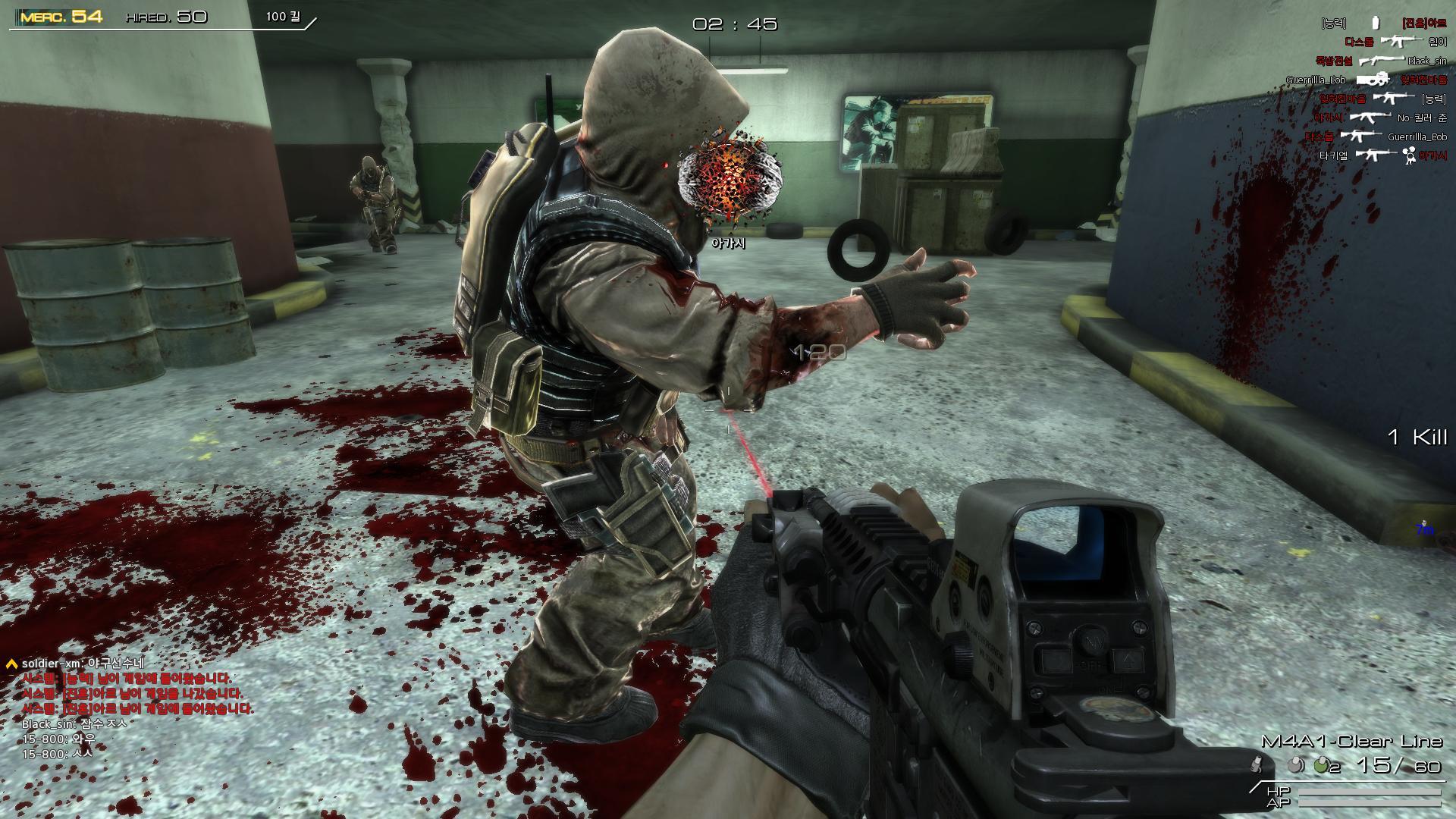Click the shotgun kill entry for Black_sin
Screen dimensions: 1456x819
pos(1381,61)
